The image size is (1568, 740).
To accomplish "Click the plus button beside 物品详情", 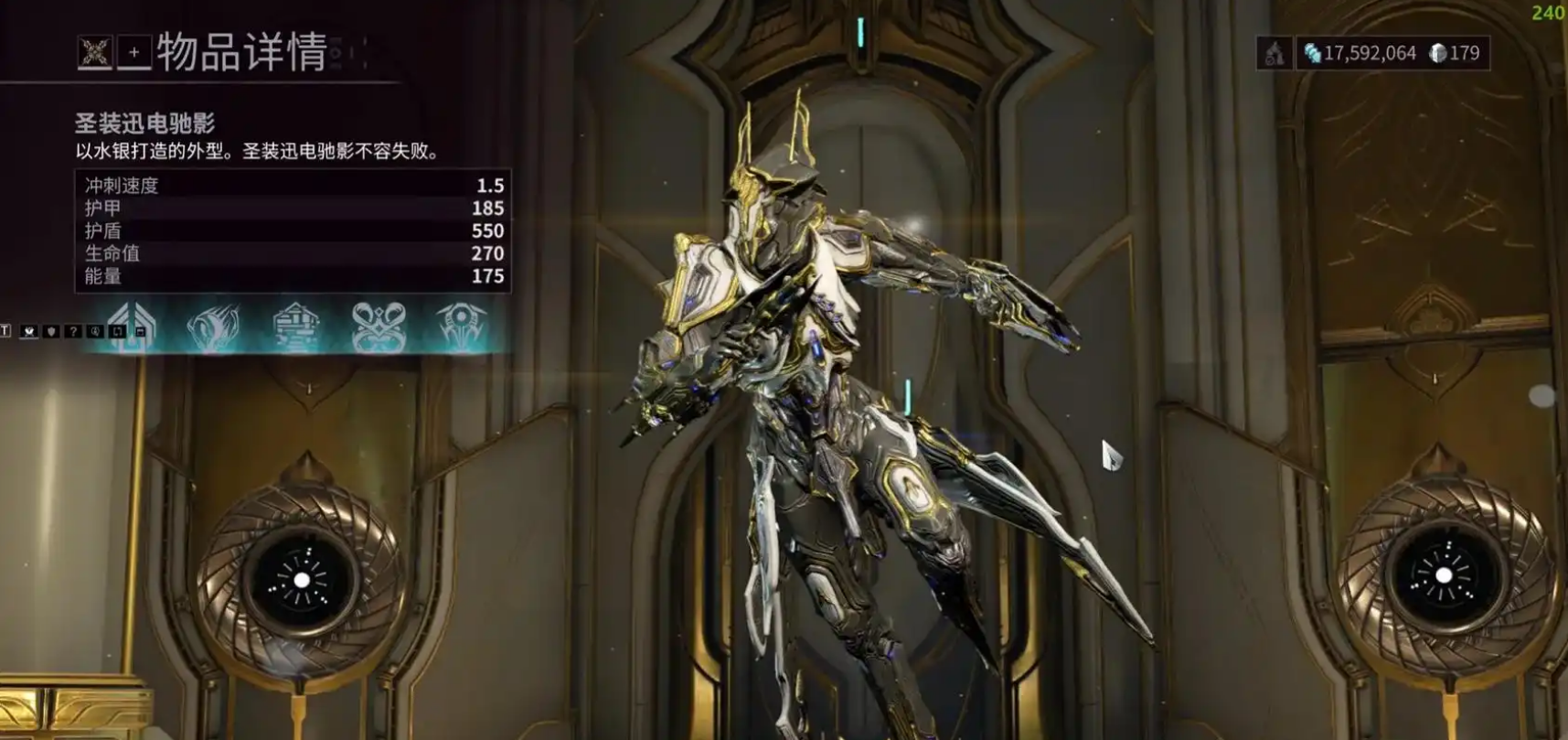I will (x=133, y=52).
